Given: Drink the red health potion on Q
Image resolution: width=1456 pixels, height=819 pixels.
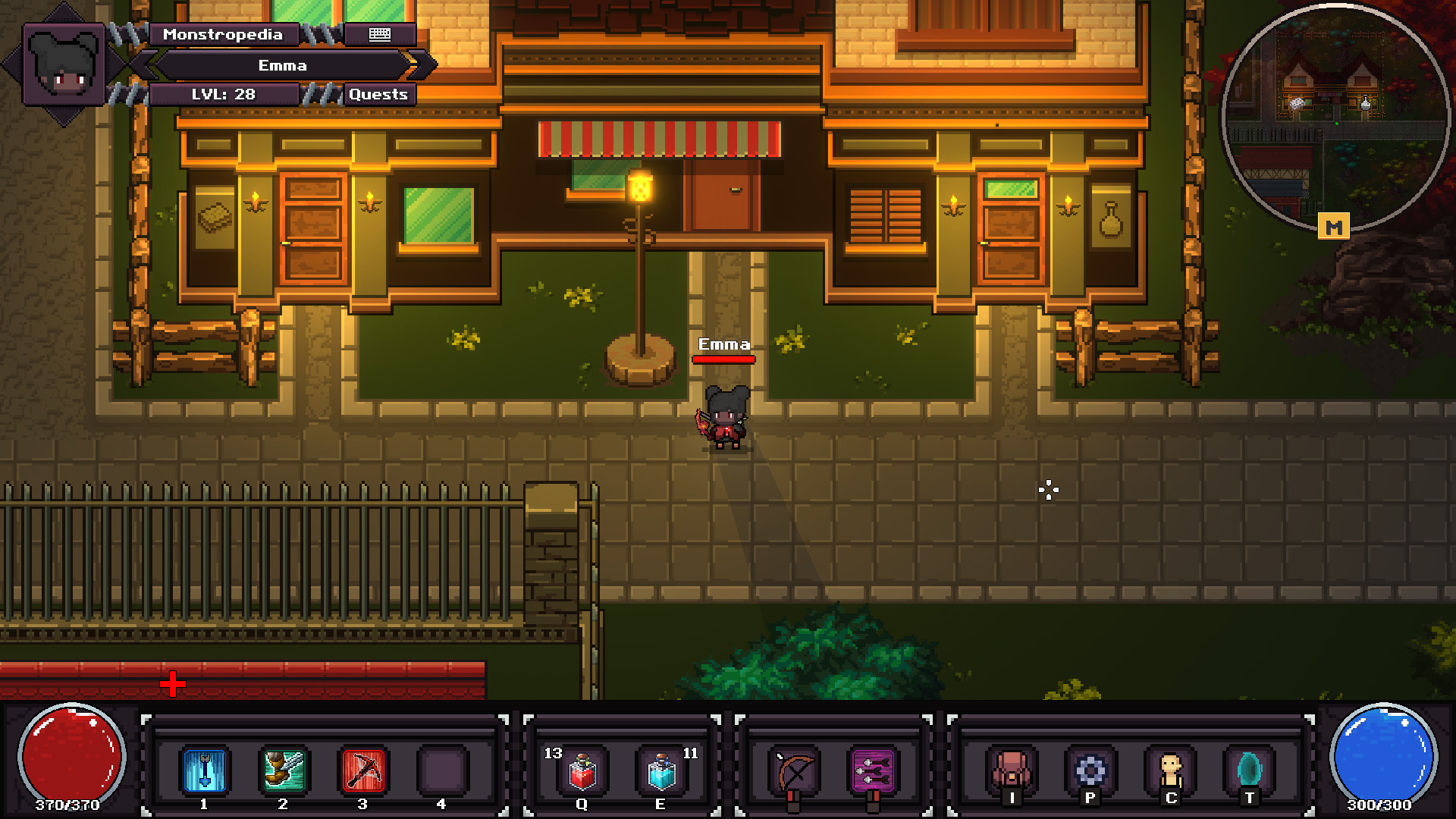Looking at the screenshot, I should tap(581, 770).
